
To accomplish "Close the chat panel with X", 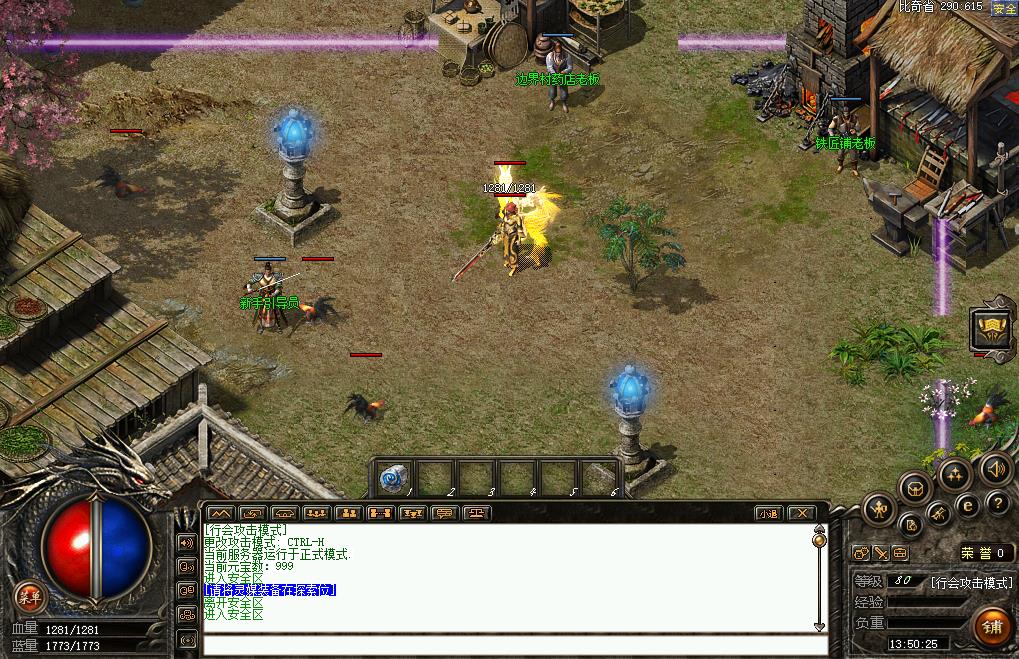I will pyautogui.click(x=801, y=513).
